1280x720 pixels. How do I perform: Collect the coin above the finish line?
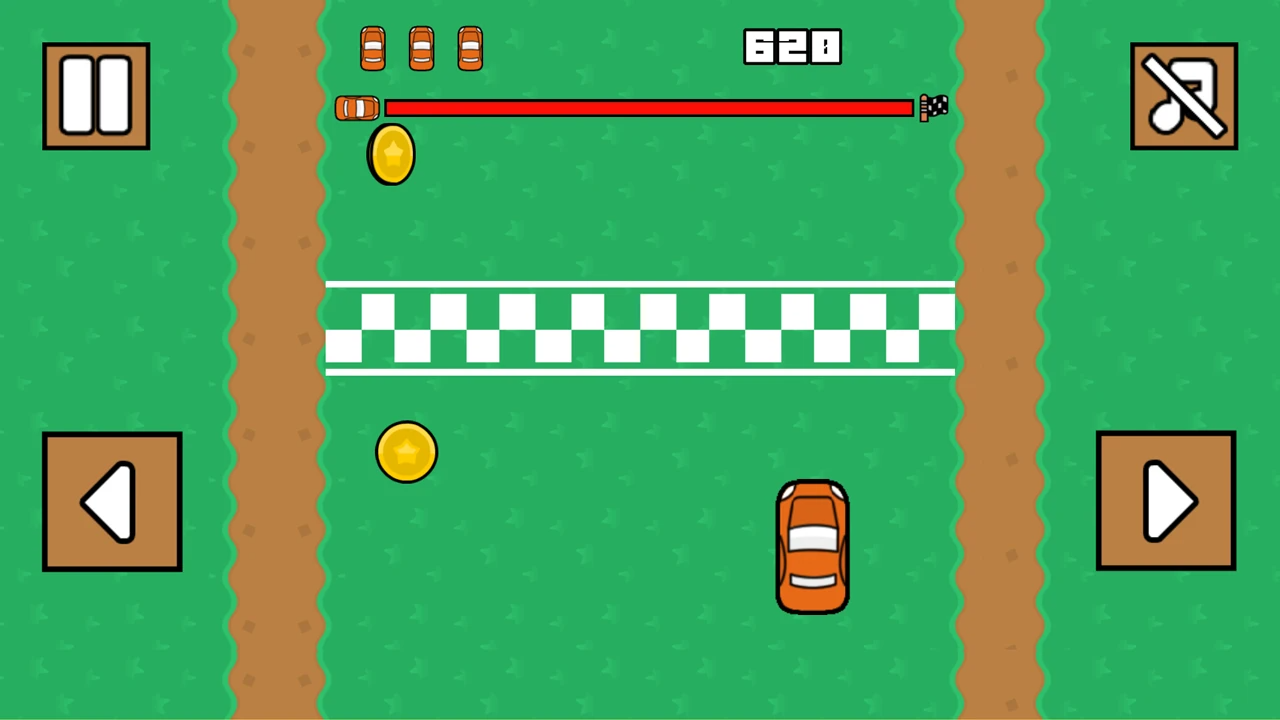(x=390, y=152)
